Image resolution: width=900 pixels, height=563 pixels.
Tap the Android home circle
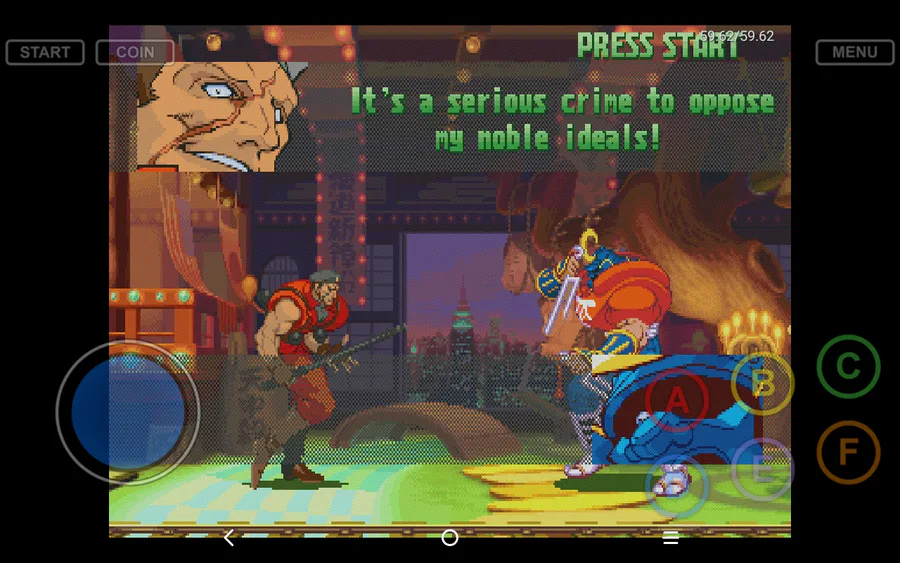(450, 538)
